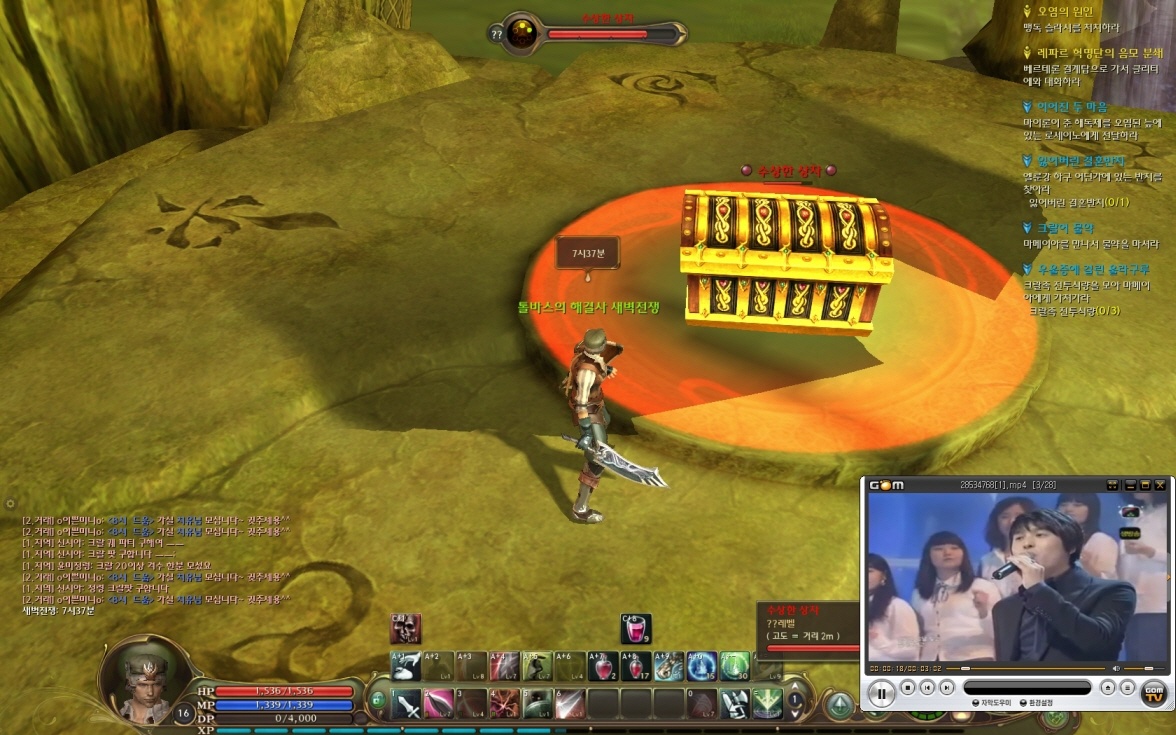Use the large red potion with count 2
This screenshot has width=1176, height=735.
(x=603, y=666)
